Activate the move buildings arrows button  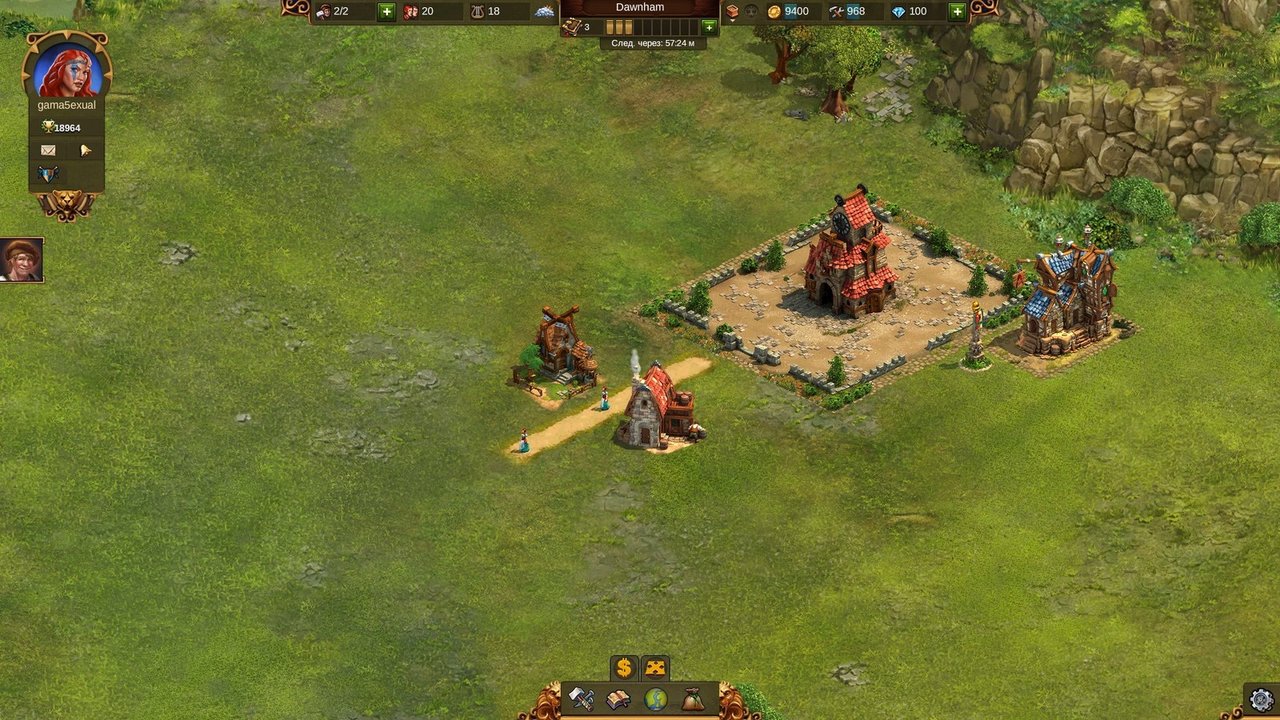point(655,668)
